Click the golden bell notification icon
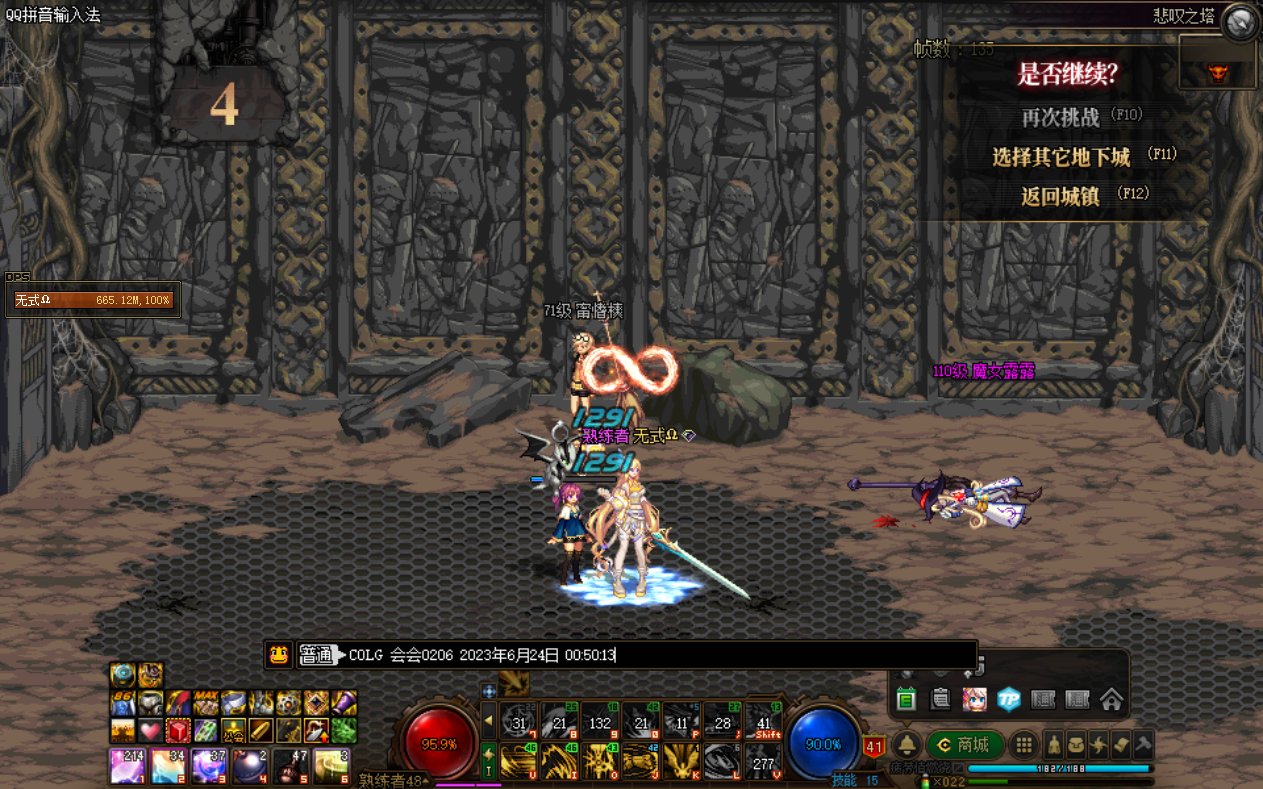Image resolution: width=1263 pixels, height=789 pixels. (907, 745)
